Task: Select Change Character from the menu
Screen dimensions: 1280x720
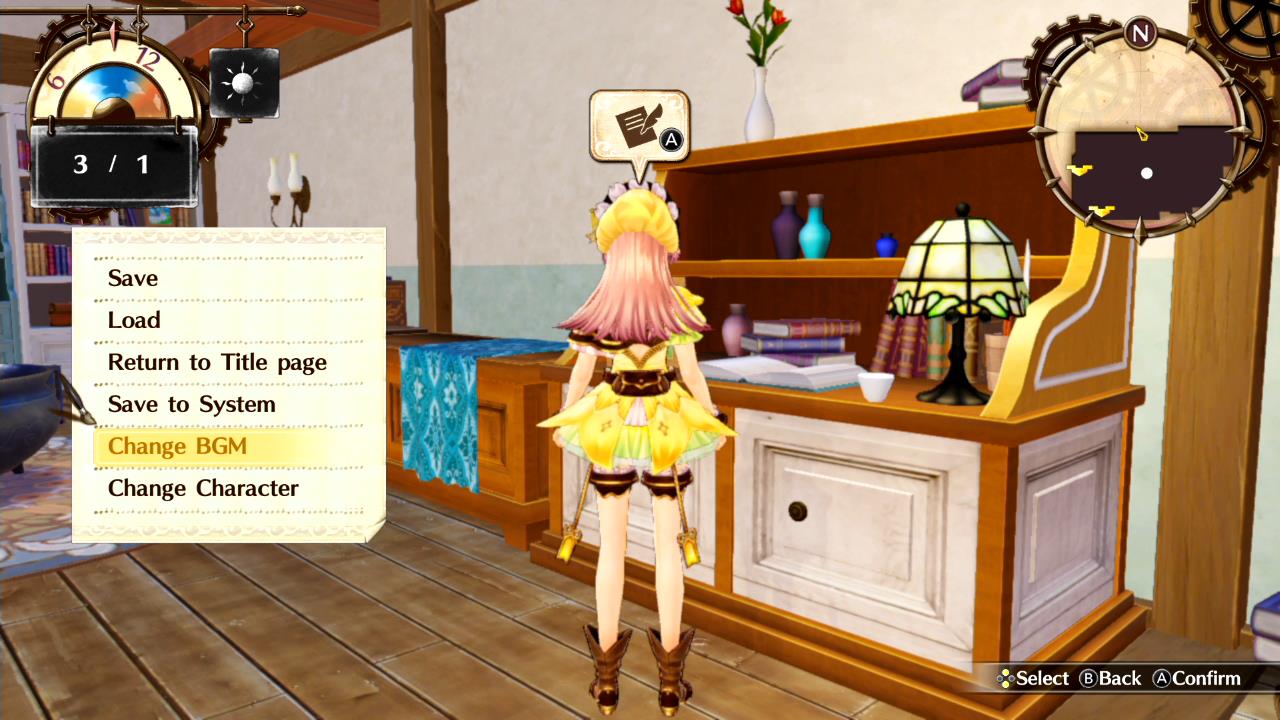Action: click(x=203, y=488)
